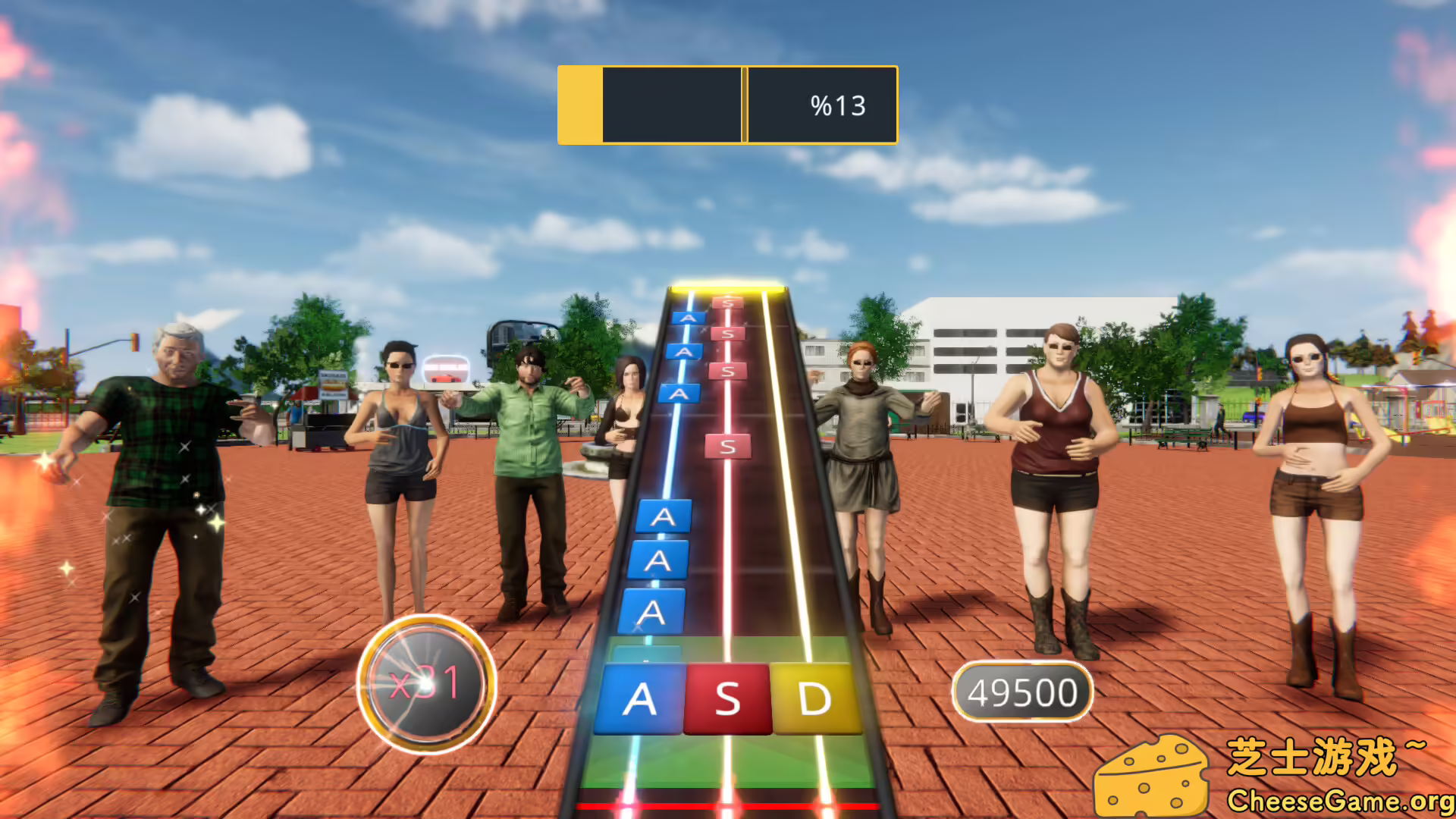Select the yellow segment of the progress bar
This screenshot has width=1456, height=819.
[x=579, y=105]
